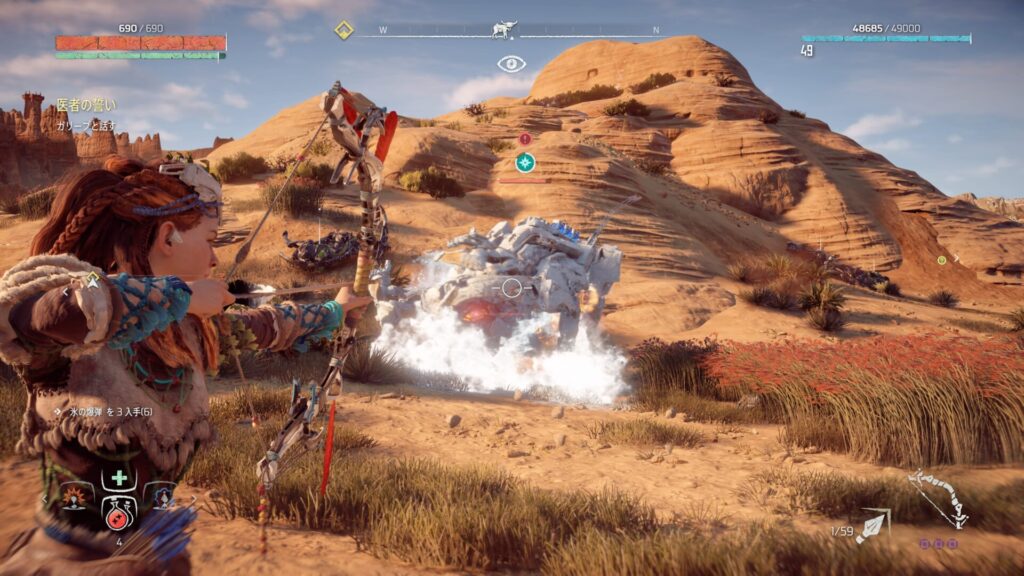Select the equipped bow weapon icon
The image size is (1024, 576).
(x=937, y=498)
